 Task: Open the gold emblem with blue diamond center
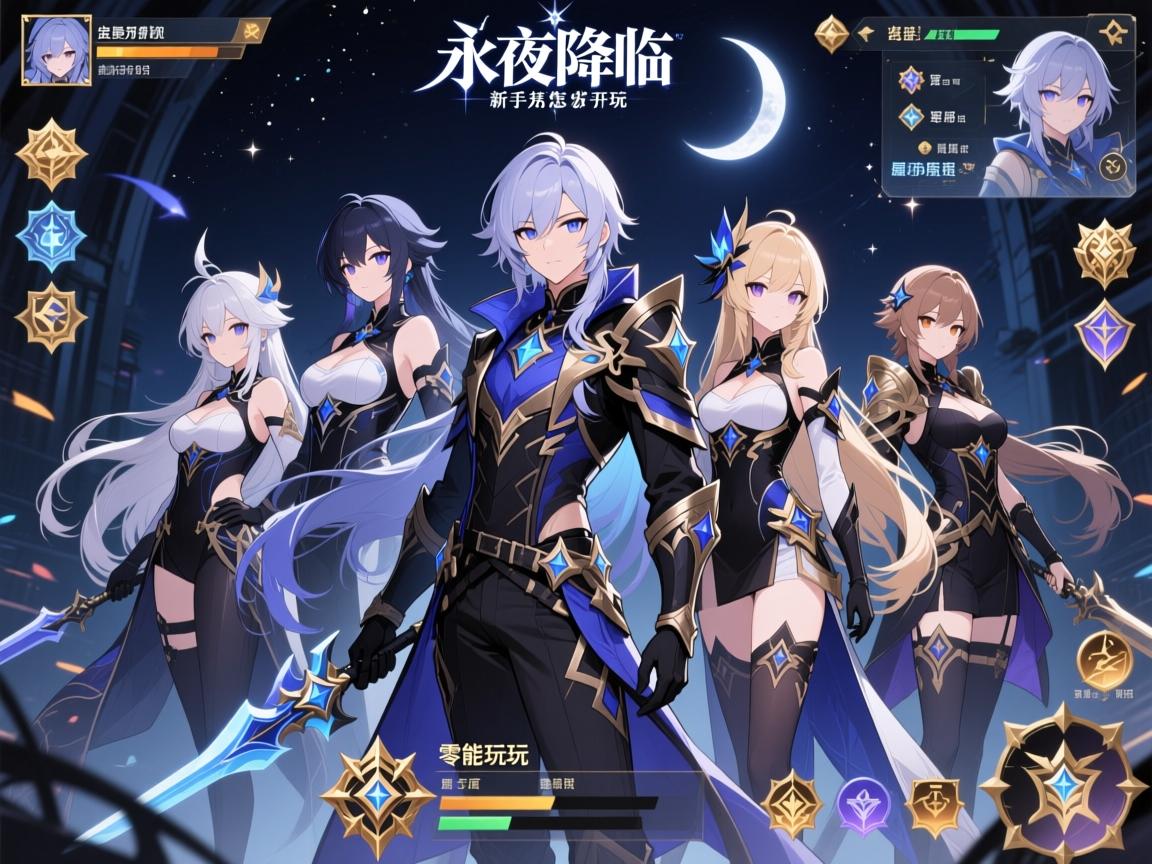point(51,316)
